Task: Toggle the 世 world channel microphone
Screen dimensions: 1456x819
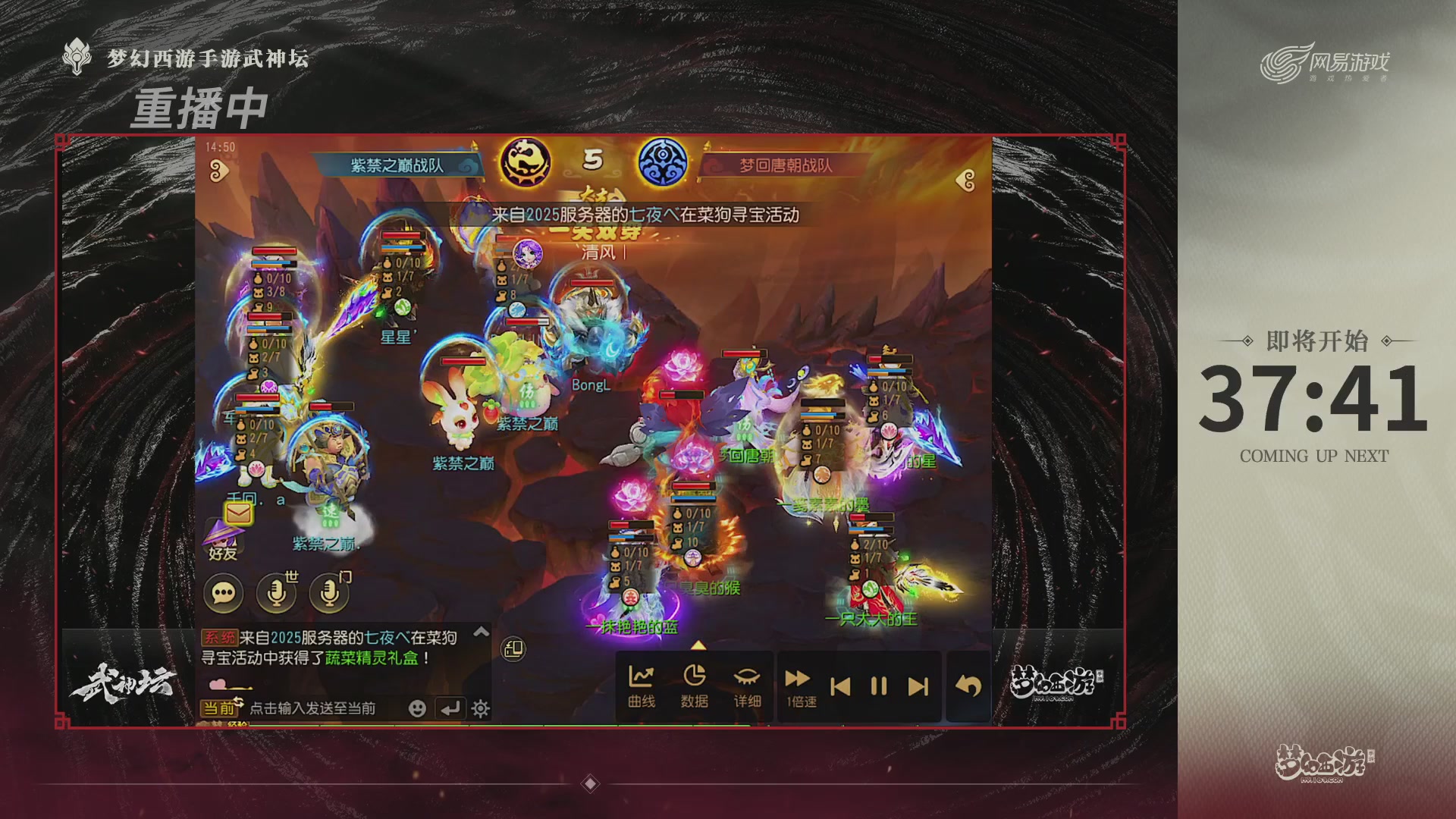Action: [x=276, y=594]
